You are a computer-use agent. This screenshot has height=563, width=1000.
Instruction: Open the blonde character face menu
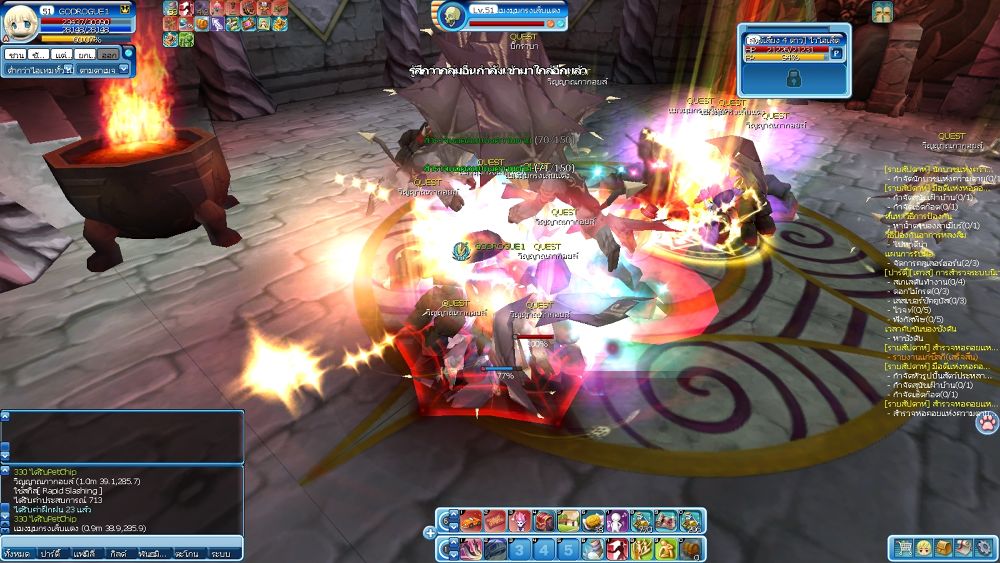[923, 547]
